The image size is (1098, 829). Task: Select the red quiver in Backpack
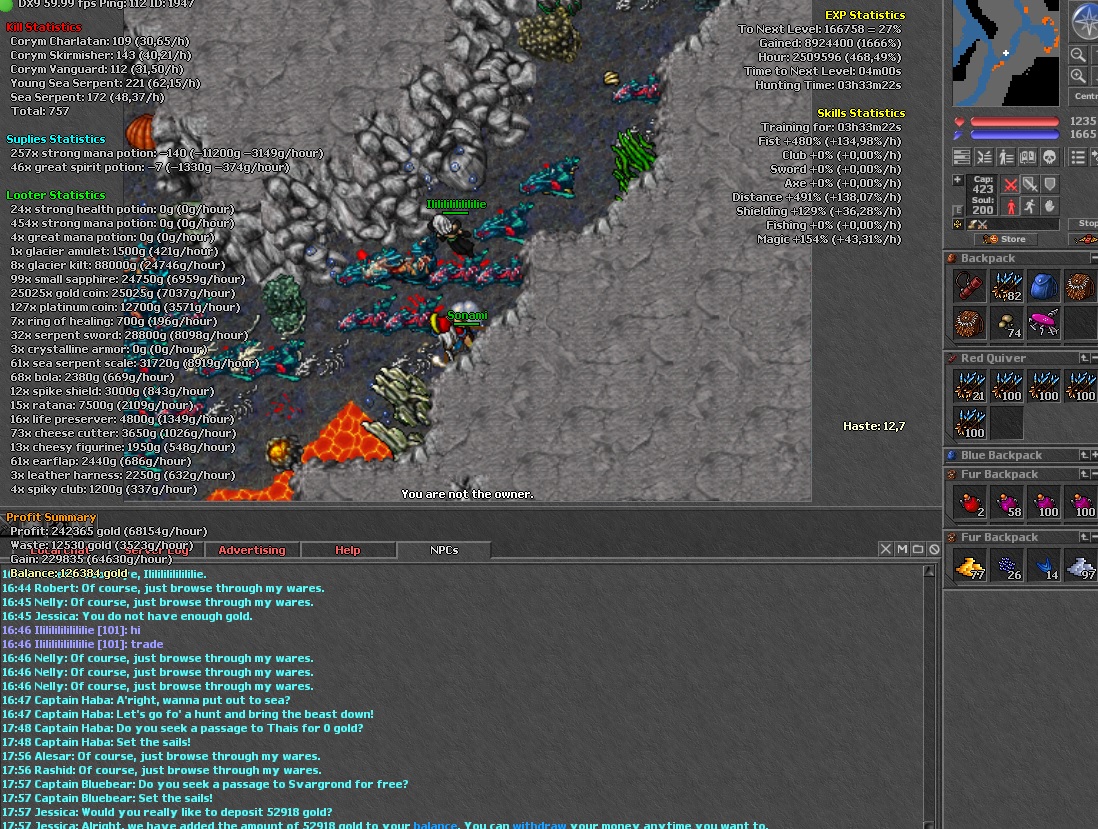pyautogui.click(x=969, y=286)
